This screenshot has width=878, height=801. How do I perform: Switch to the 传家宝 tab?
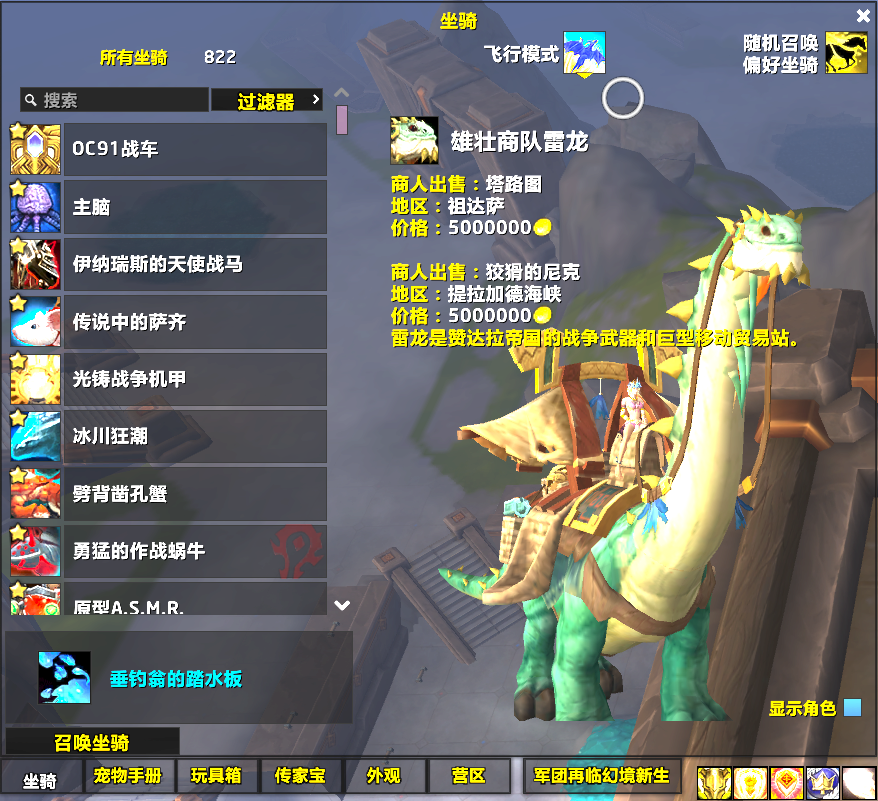(x=301, y=777)
